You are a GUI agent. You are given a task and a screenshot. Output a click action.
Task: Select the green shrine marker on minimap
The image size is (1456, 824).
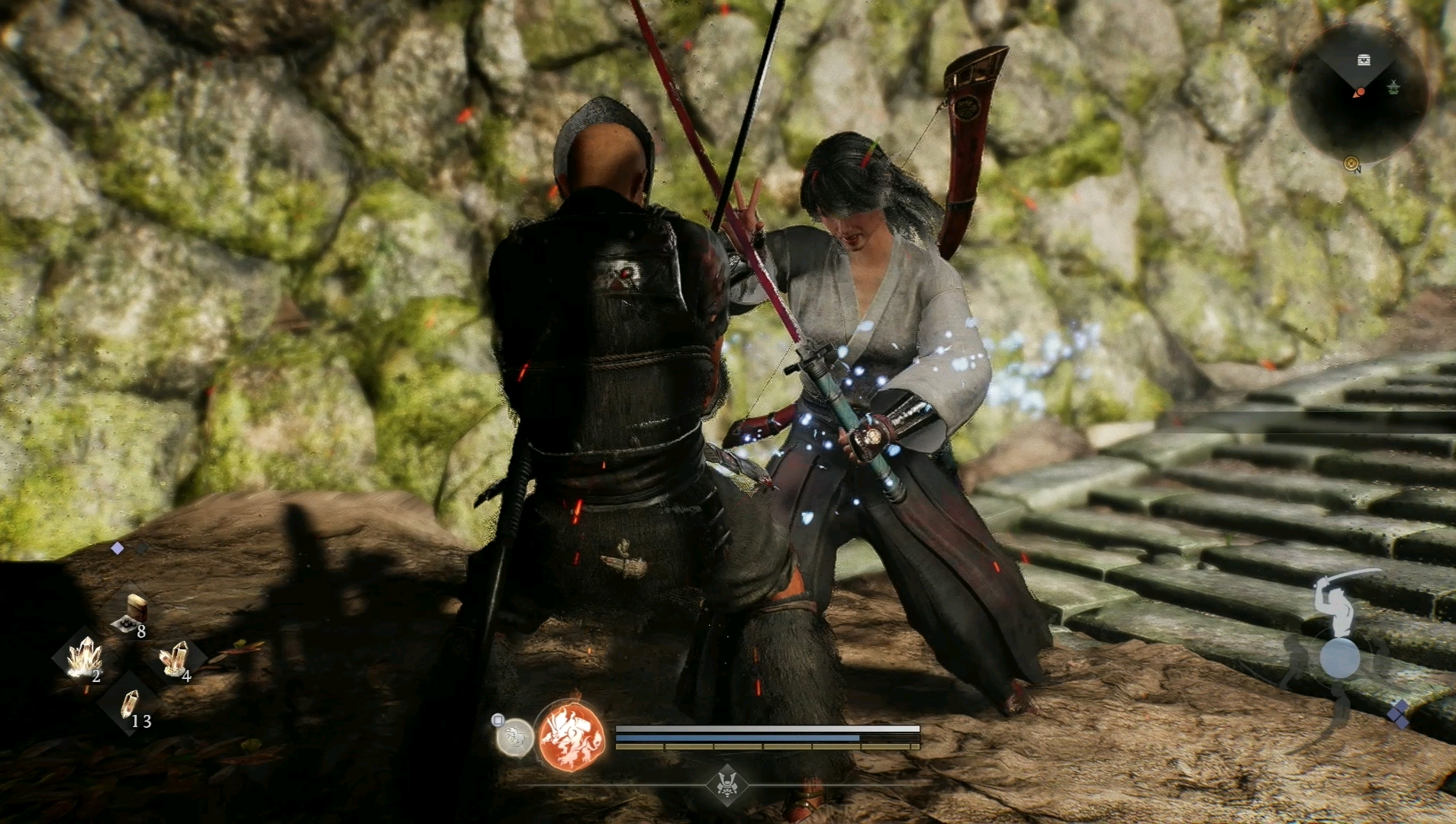[x=1394, y=89]
